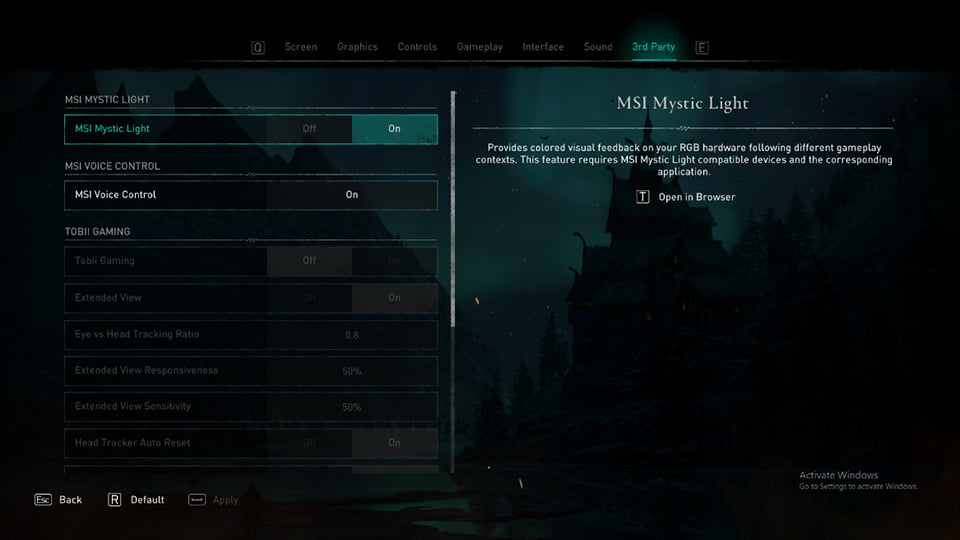Go to the Controls tab

coord(417,47)
